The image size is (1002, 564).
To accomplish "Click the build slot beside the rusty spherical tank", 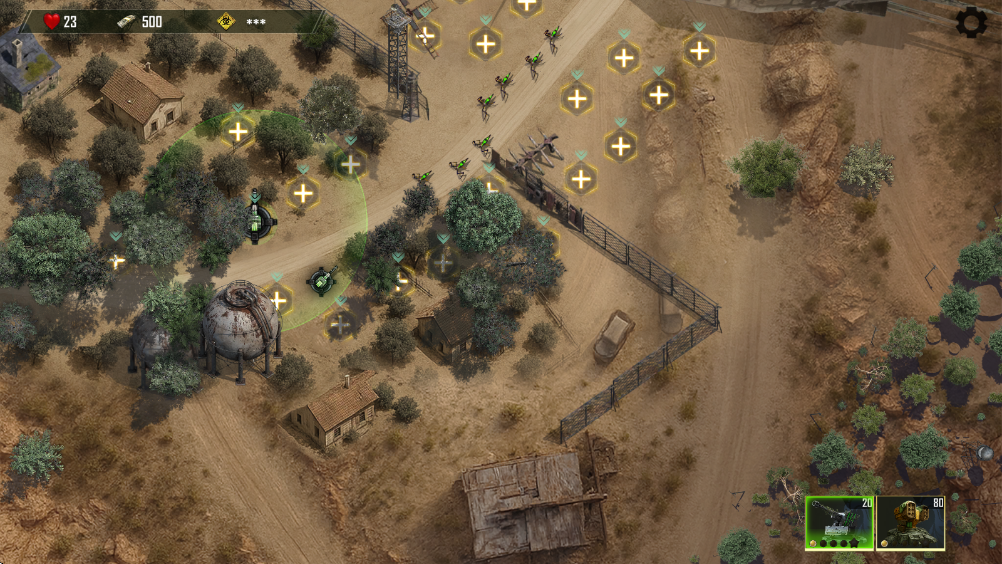I will pos(278,298).
